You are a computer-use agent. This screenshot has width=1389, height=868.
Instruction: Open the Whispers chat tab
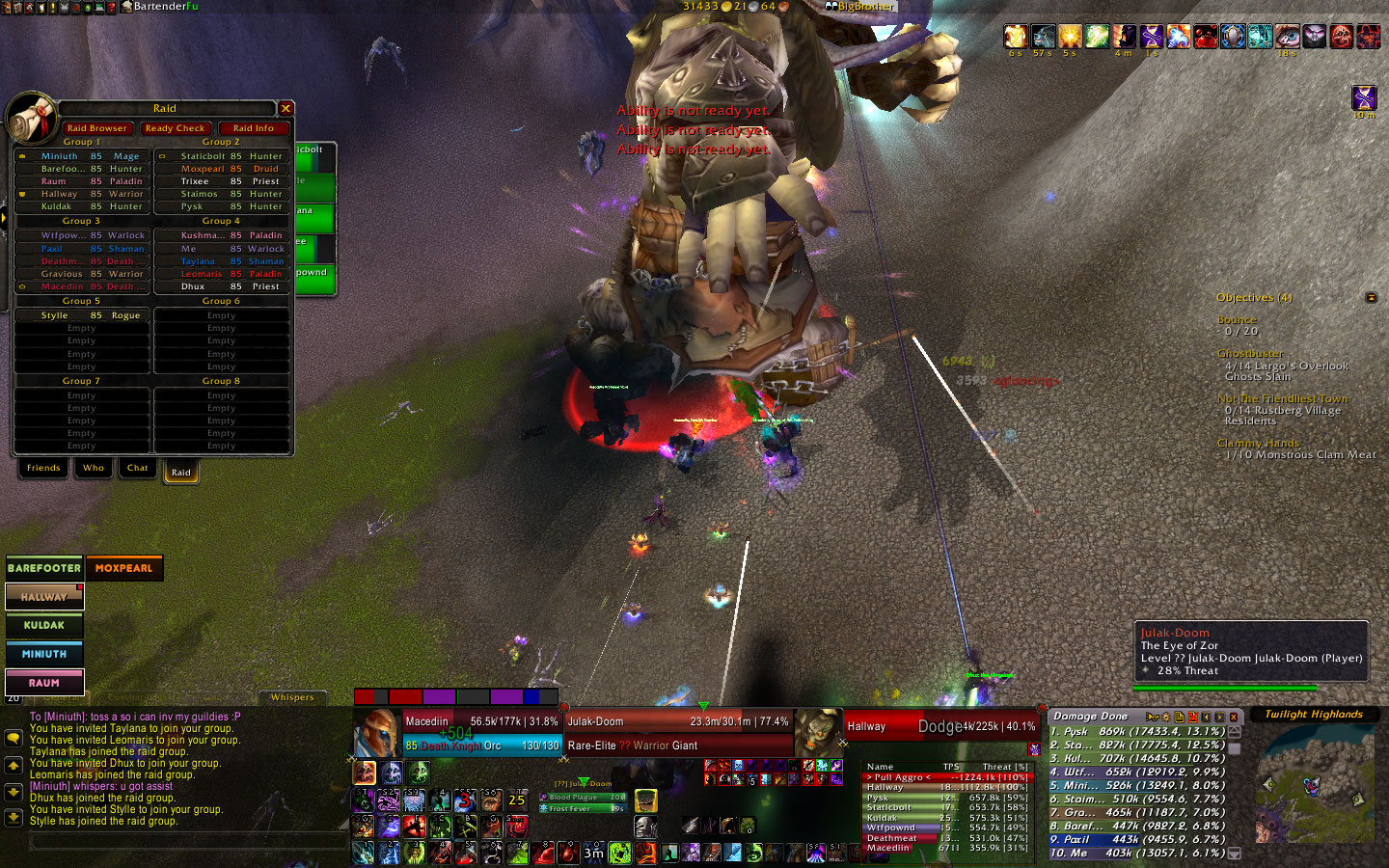coord(292,697)
